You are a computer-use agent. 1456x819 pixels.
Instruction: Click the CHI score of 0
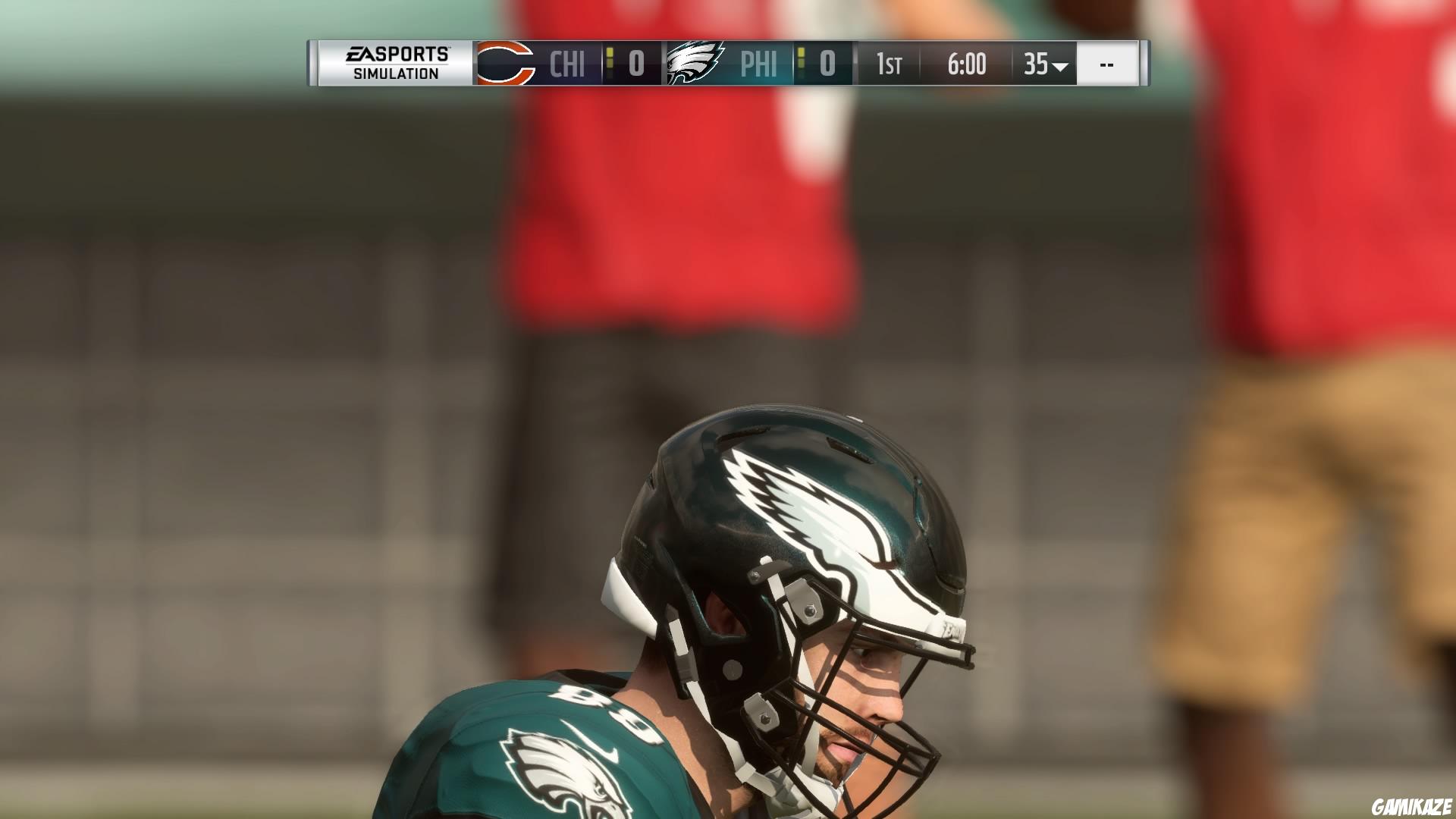pyautogui.click(x=635, y=64)
